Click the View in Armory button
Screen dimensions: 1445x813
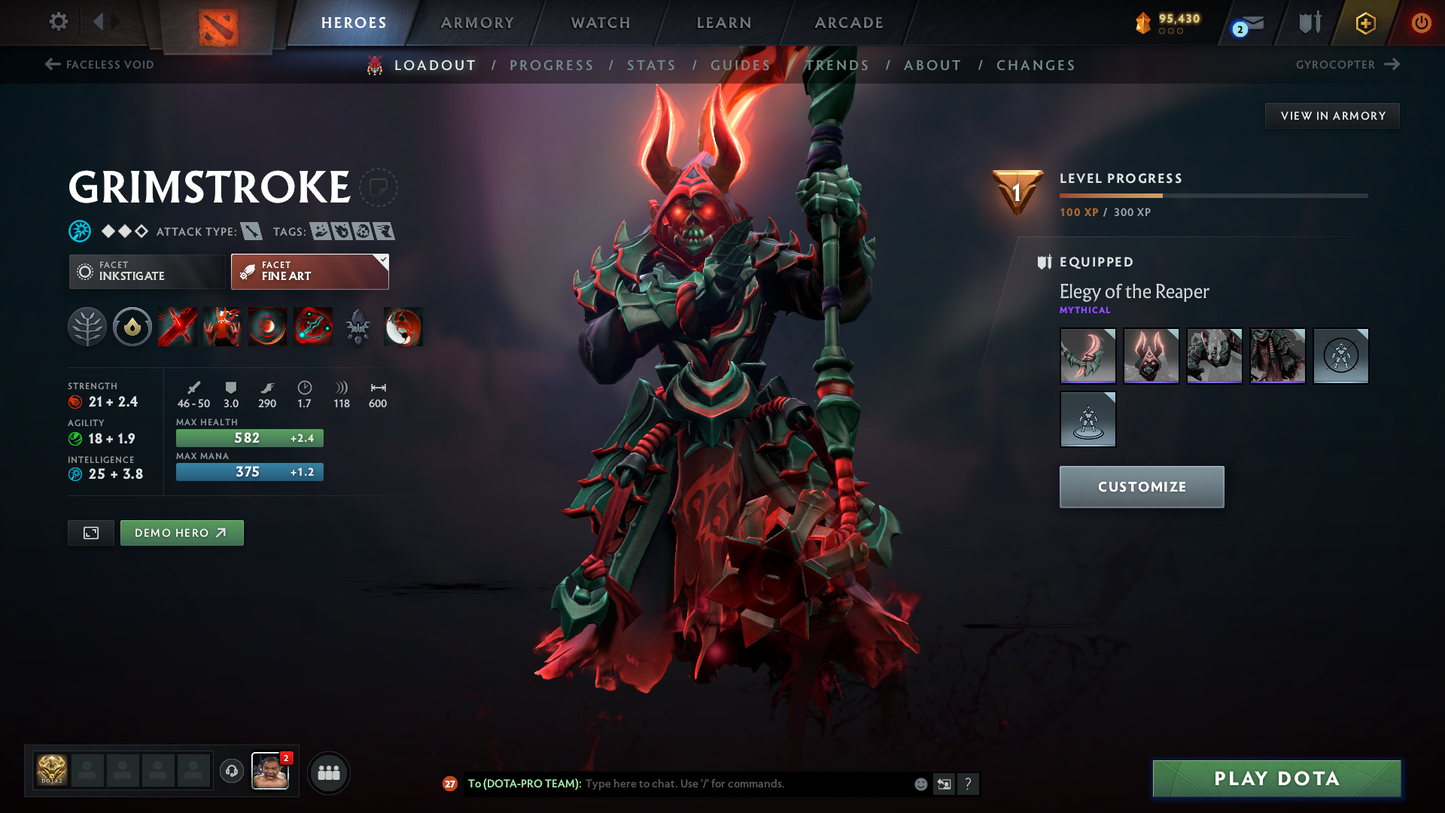click(x=1331, y=115)
